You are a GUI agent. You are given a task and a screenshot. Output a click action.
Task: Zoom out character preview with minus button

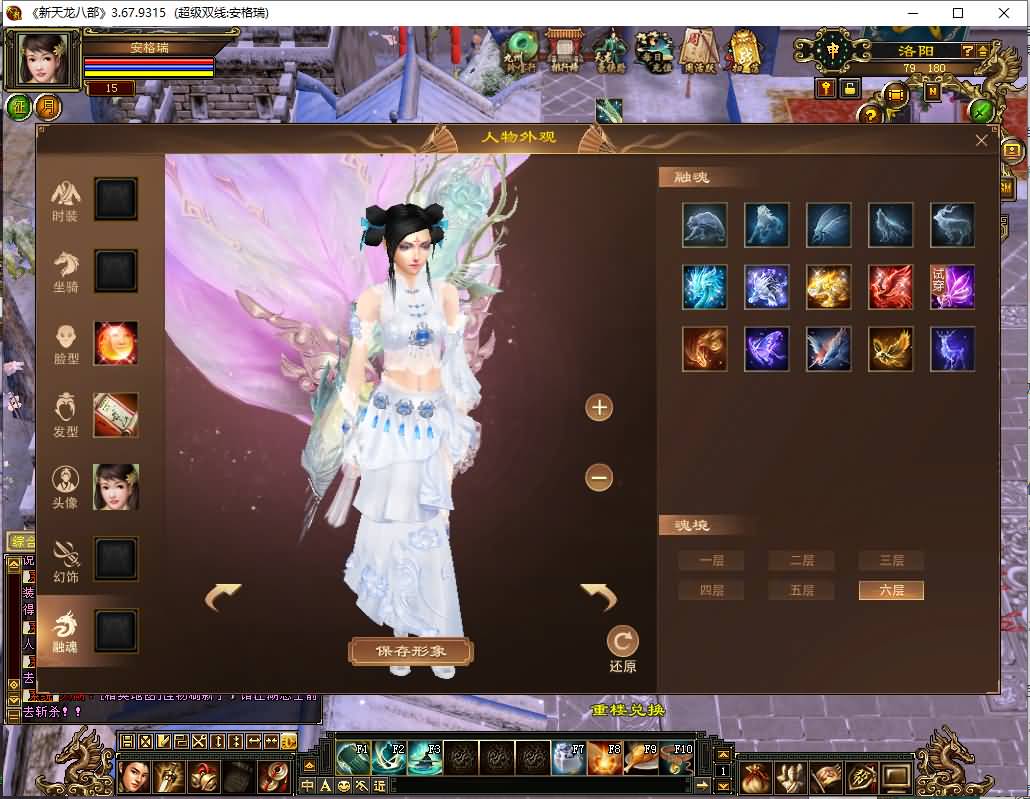[599, 478]
